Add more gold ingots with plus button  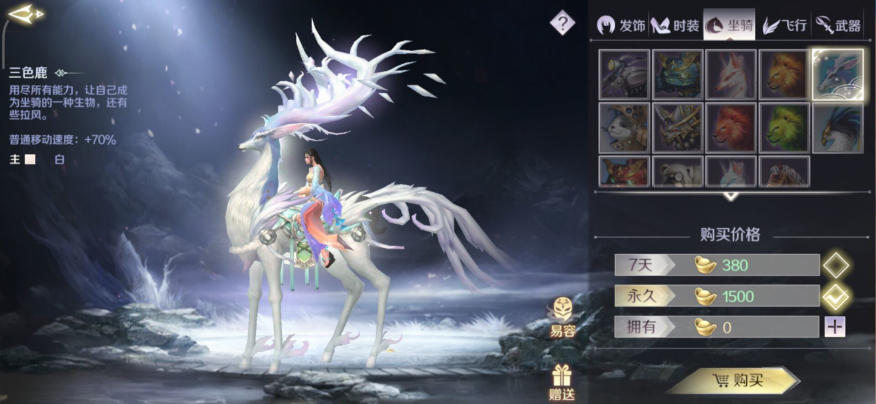835,326
